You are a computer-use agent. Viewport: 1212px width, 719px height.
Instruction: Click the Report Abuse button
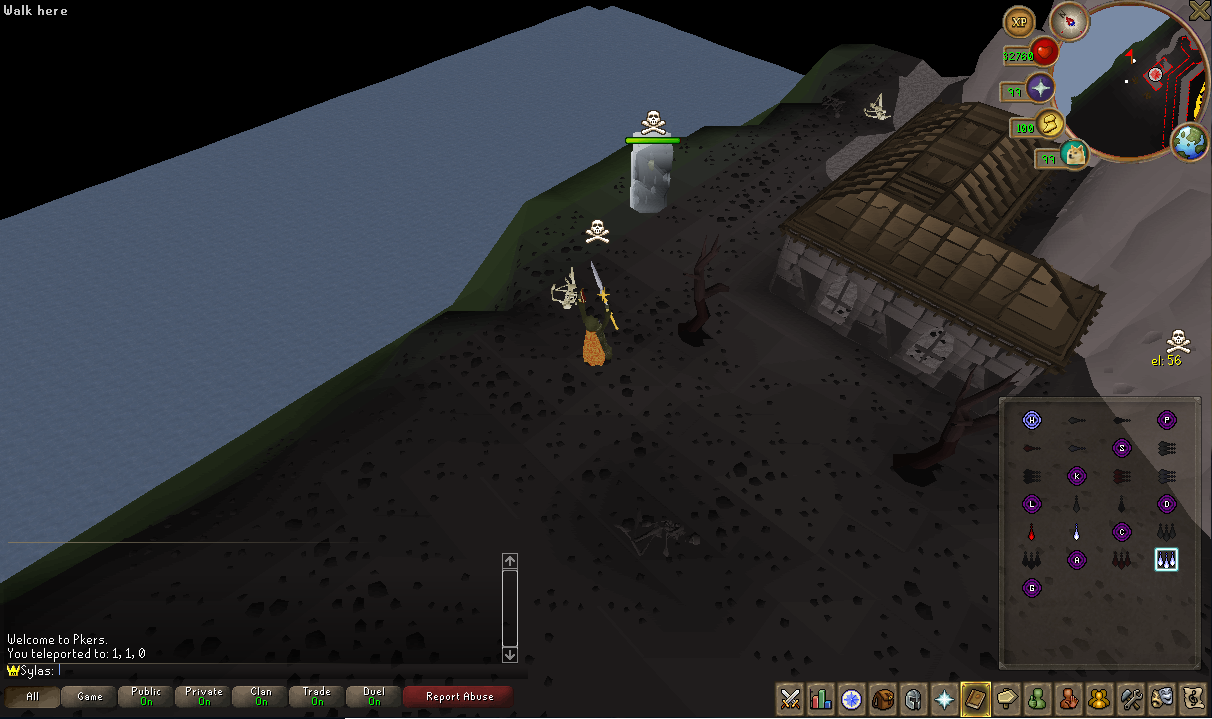click(x=459, y=697)
